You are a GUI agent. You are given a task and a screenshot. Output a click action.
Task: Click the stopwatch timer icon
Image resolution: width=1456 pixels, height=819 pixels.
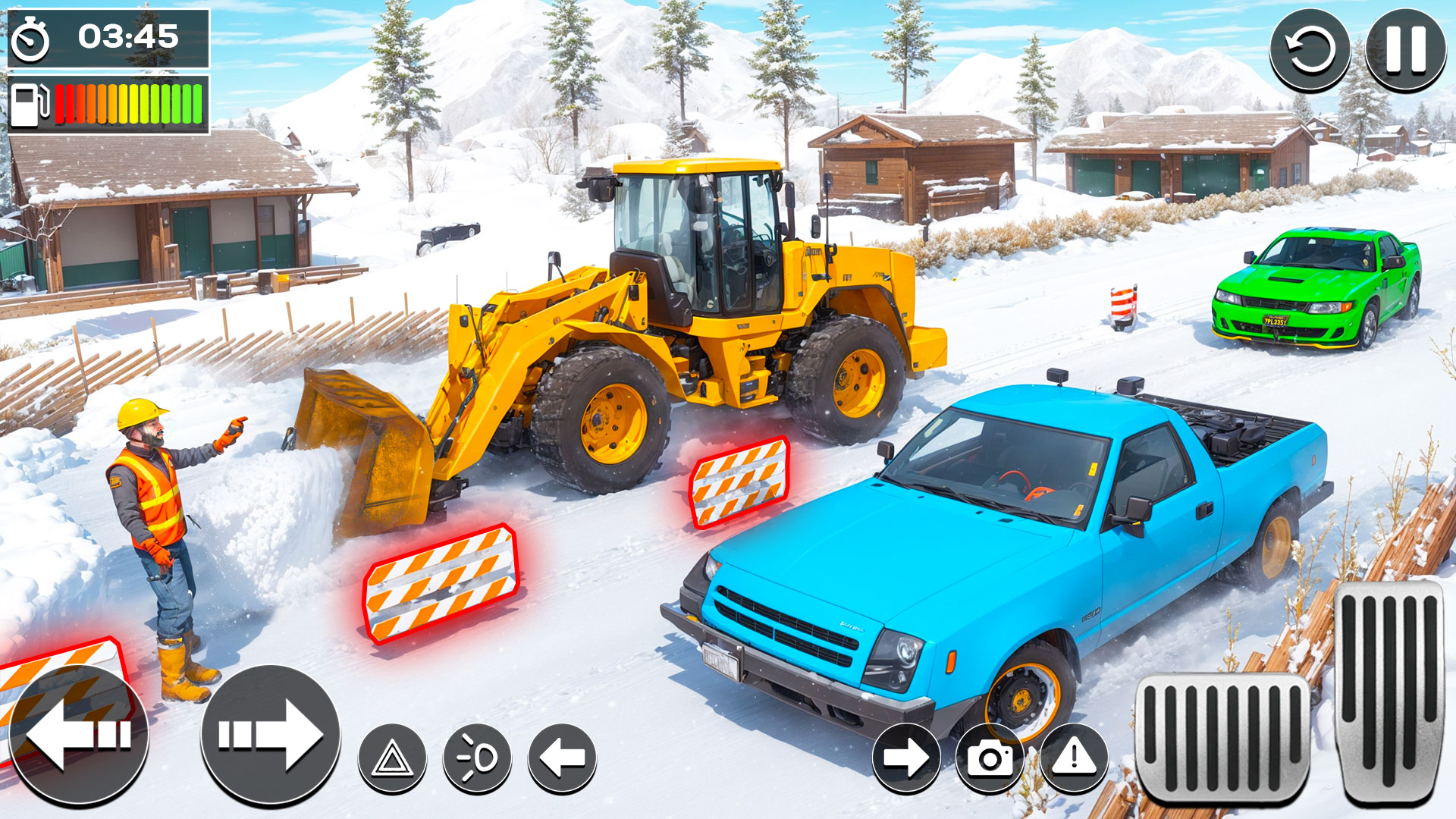coord(30,34)
